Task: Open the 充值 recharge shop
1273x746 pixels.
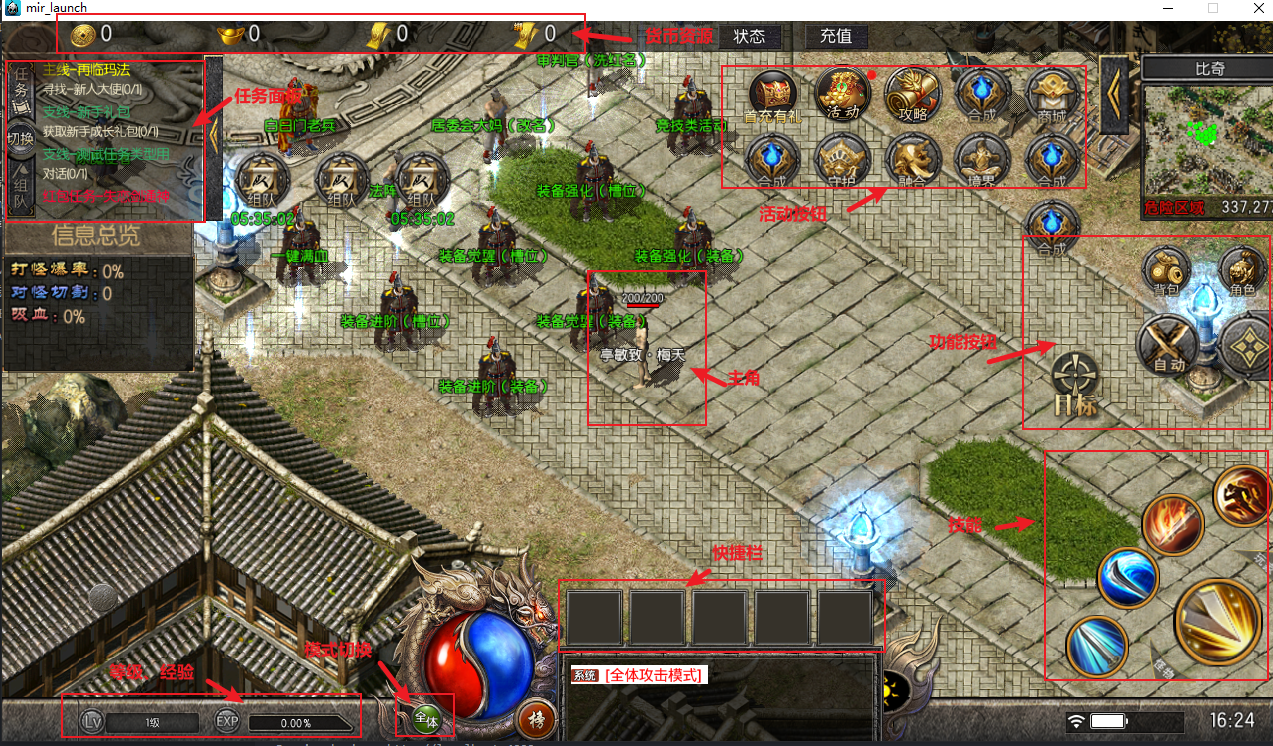Action: [836, 36]
